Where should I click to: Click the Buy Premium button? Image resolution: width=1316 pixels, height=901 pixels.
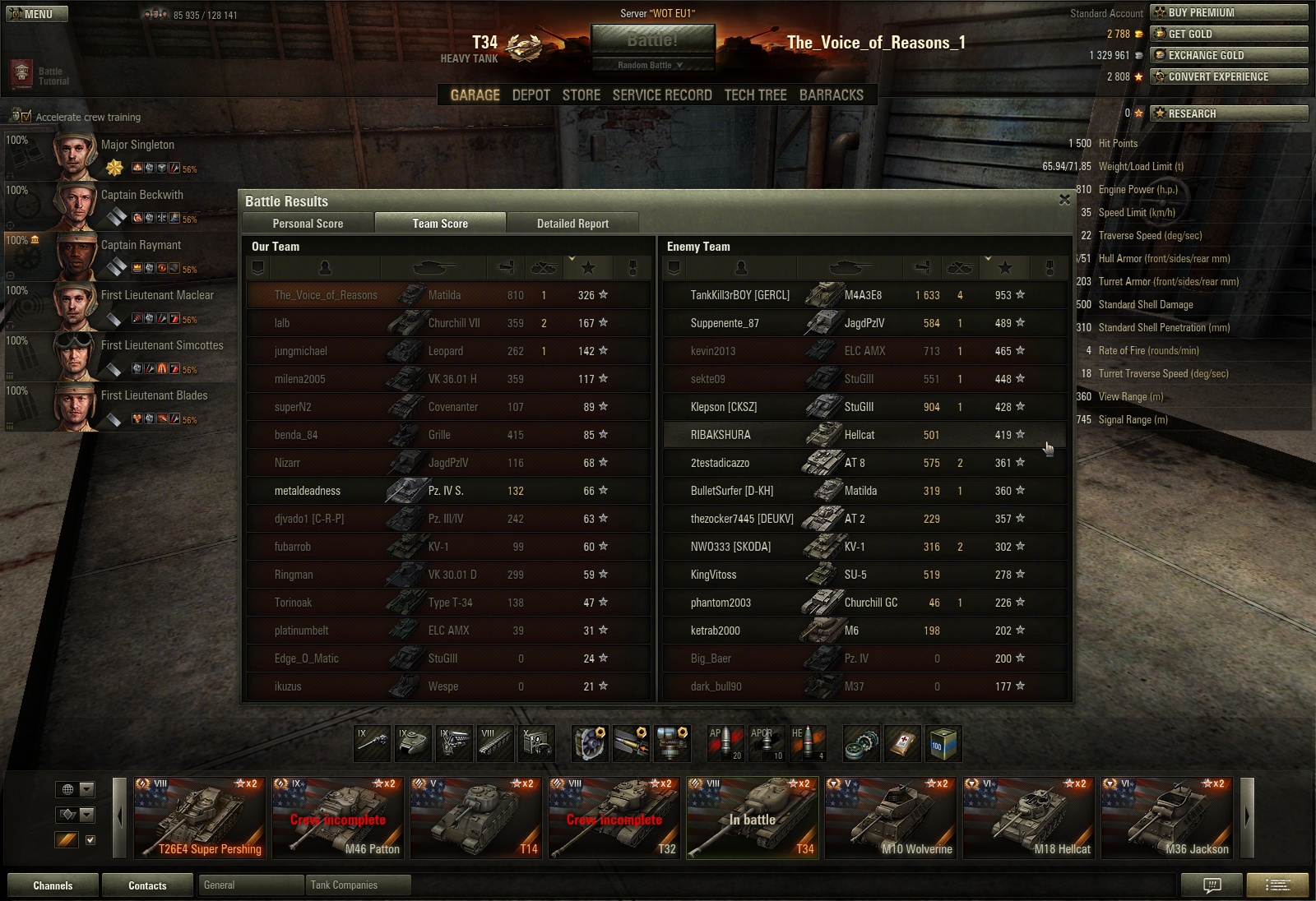point(1229,12)
